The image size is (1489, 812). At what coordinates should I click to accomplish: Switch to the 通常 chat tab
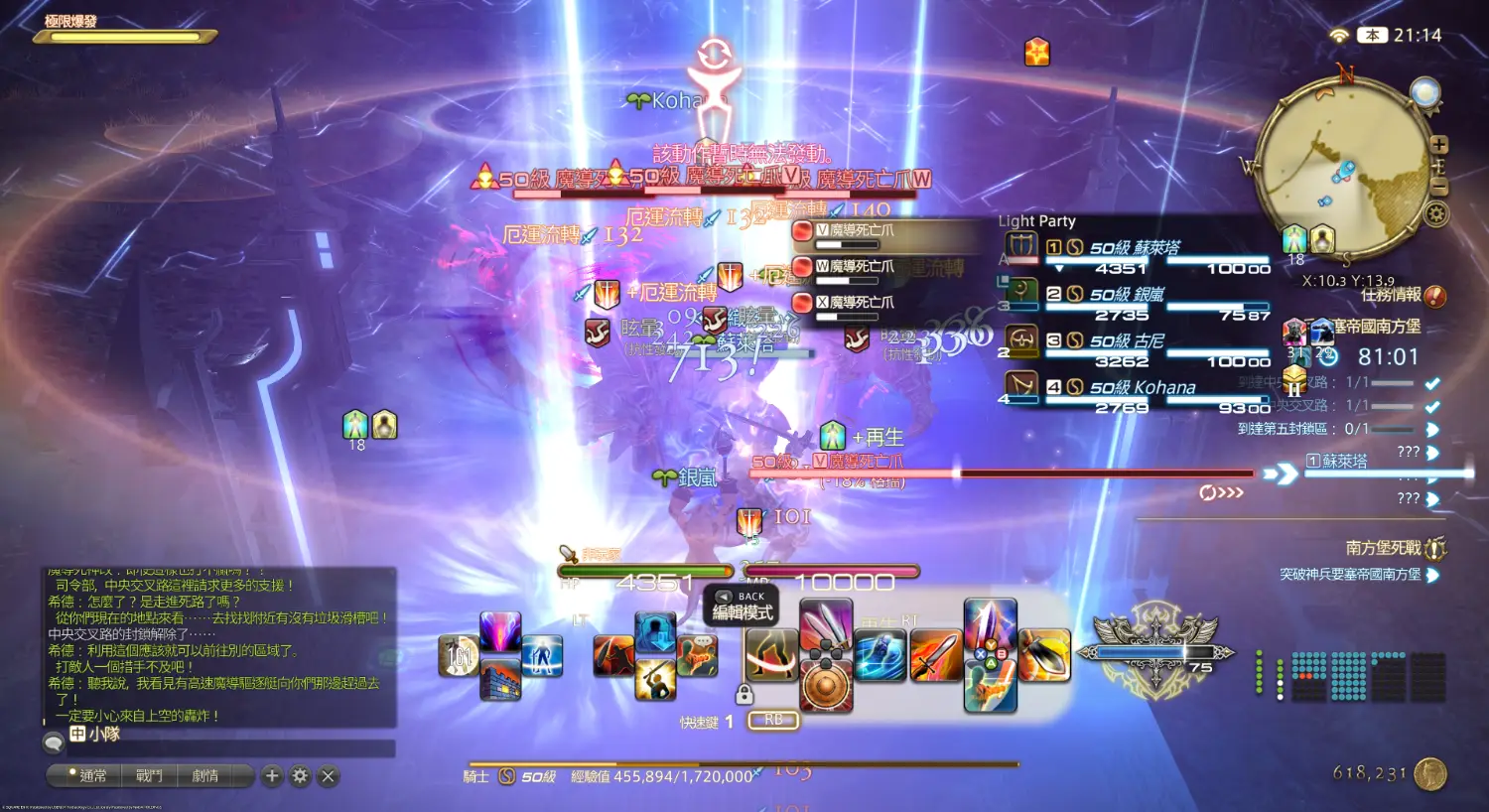86,776
